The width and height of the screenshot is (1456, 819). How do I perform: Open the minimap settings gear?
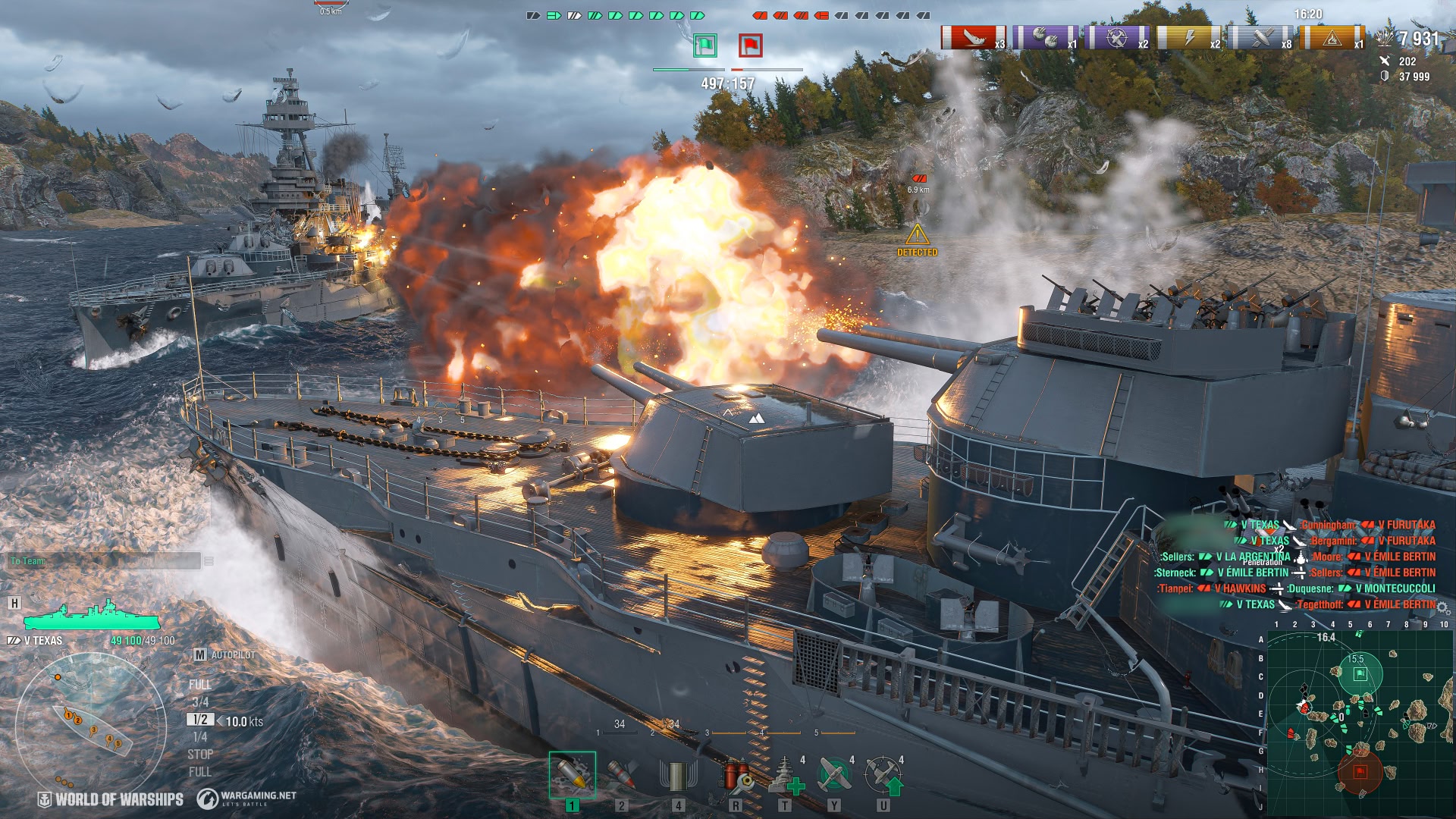pyautogui.click(x=1443, y=609)
